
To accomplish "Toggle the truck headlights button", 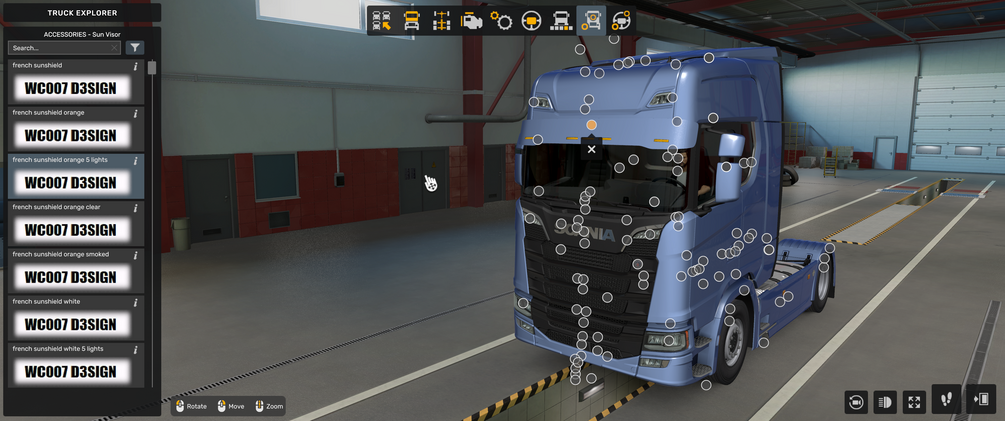I will point(885,402).
